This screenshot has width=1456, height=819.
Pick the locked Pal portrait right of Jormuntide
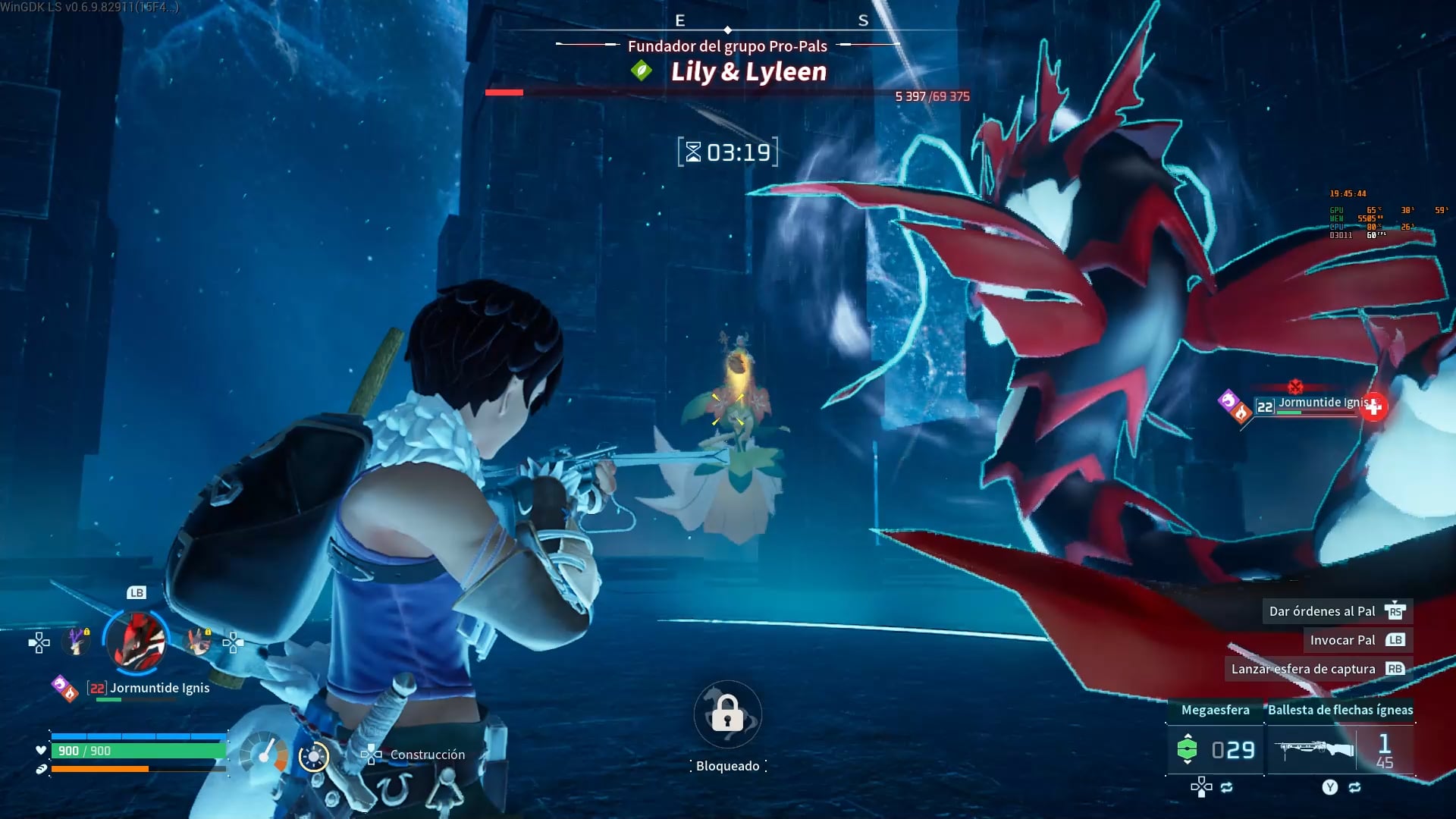(x=199, y=642)
